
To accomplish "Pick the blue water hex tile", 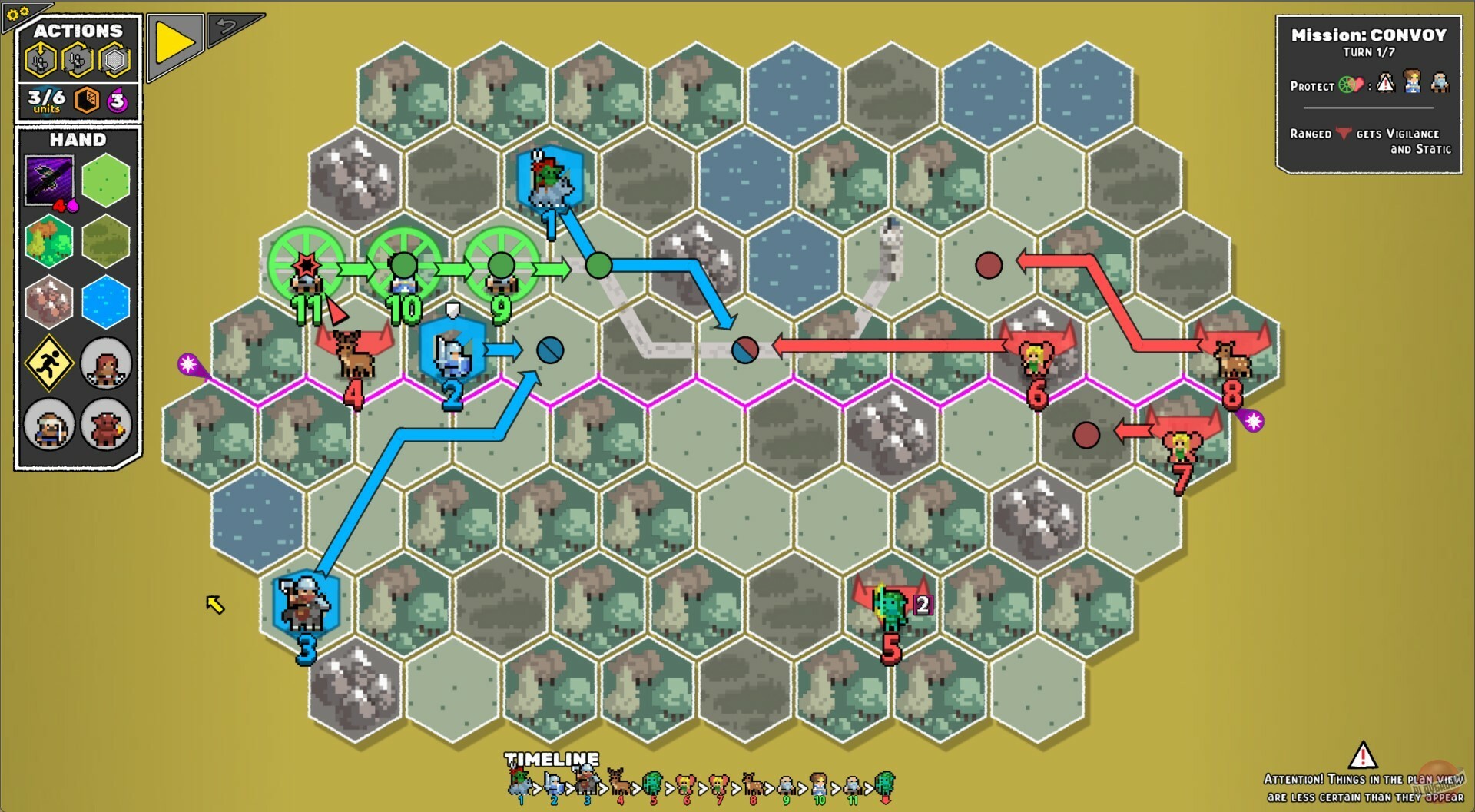I will click(x=106, y=300).
